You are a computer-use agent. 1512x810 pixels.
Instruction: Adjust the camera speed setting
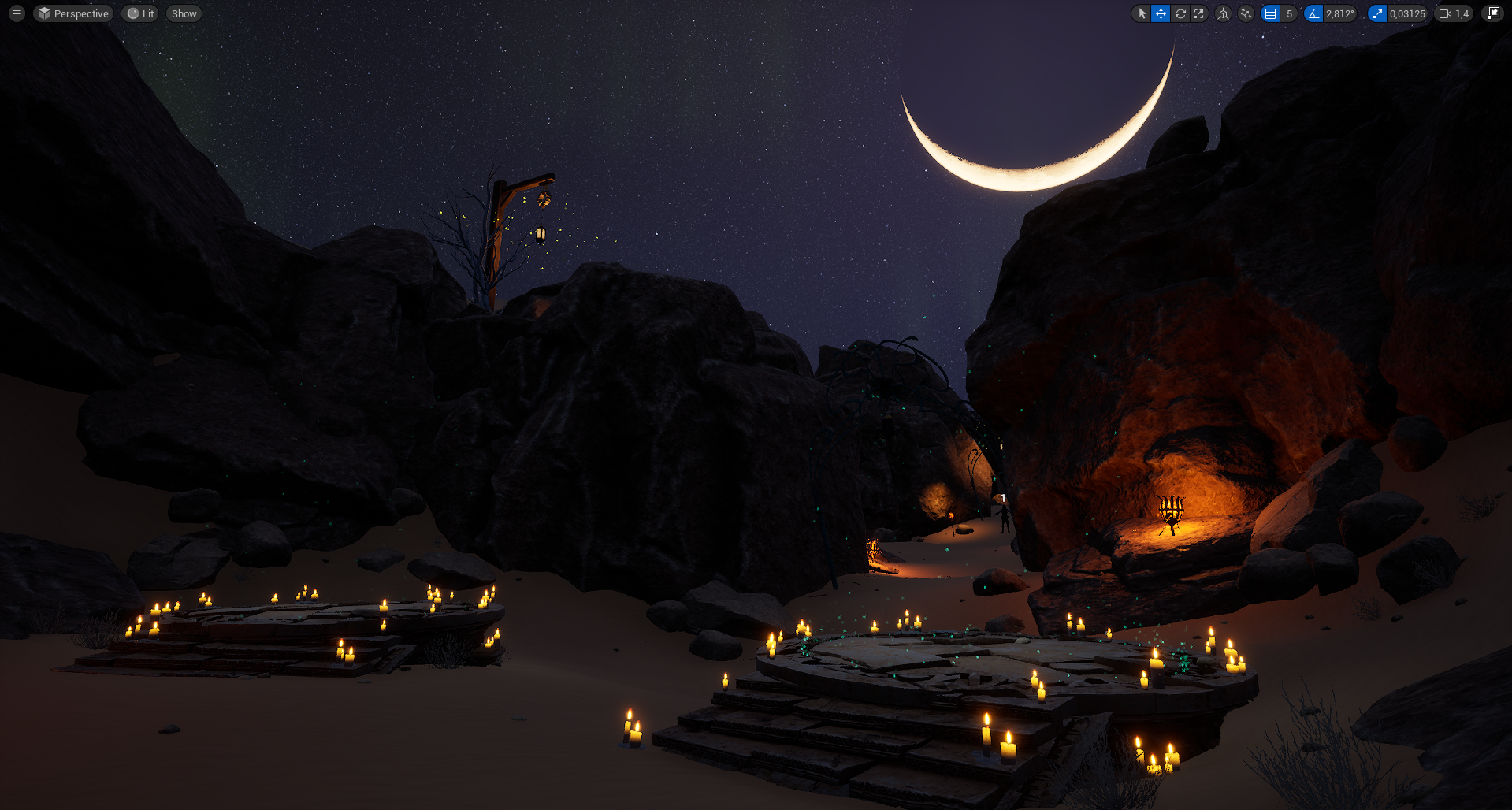pyautogui.click(x=1454, y=13)
